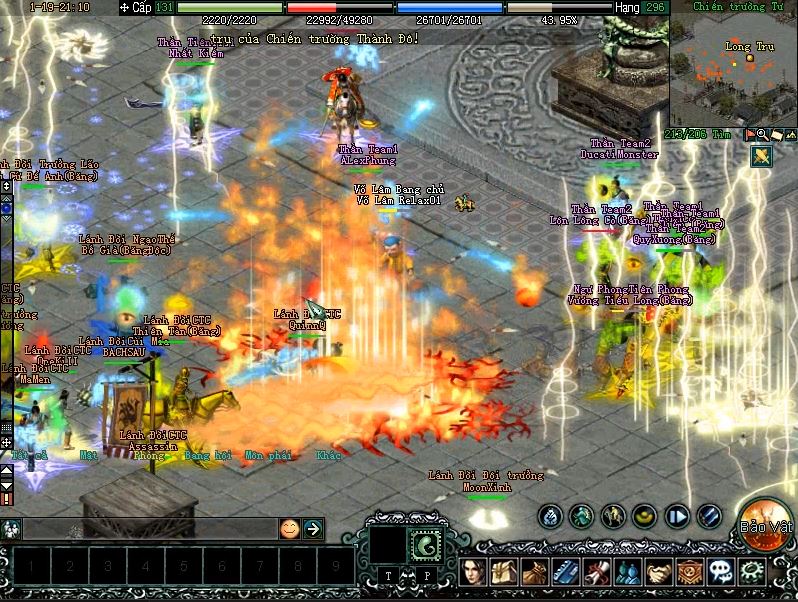Open the smiley emoticon picker
The image size is (798, 602).
click(x=289, y=528)
